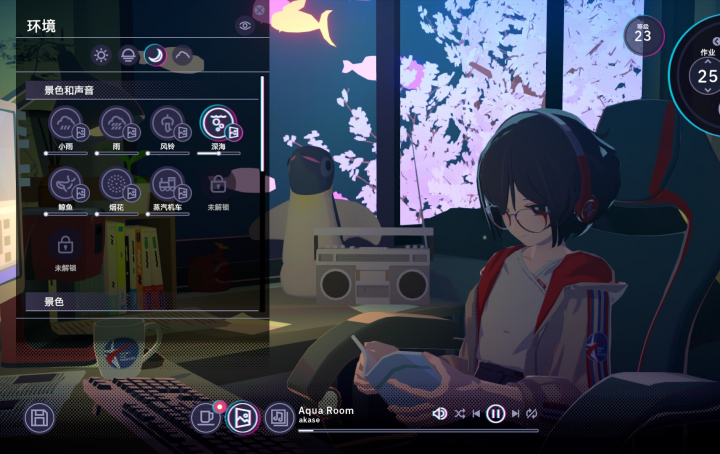Toggle the eye visibility icon in the panel
Viewport: 720px width, 454px height.
click(245, 26)
